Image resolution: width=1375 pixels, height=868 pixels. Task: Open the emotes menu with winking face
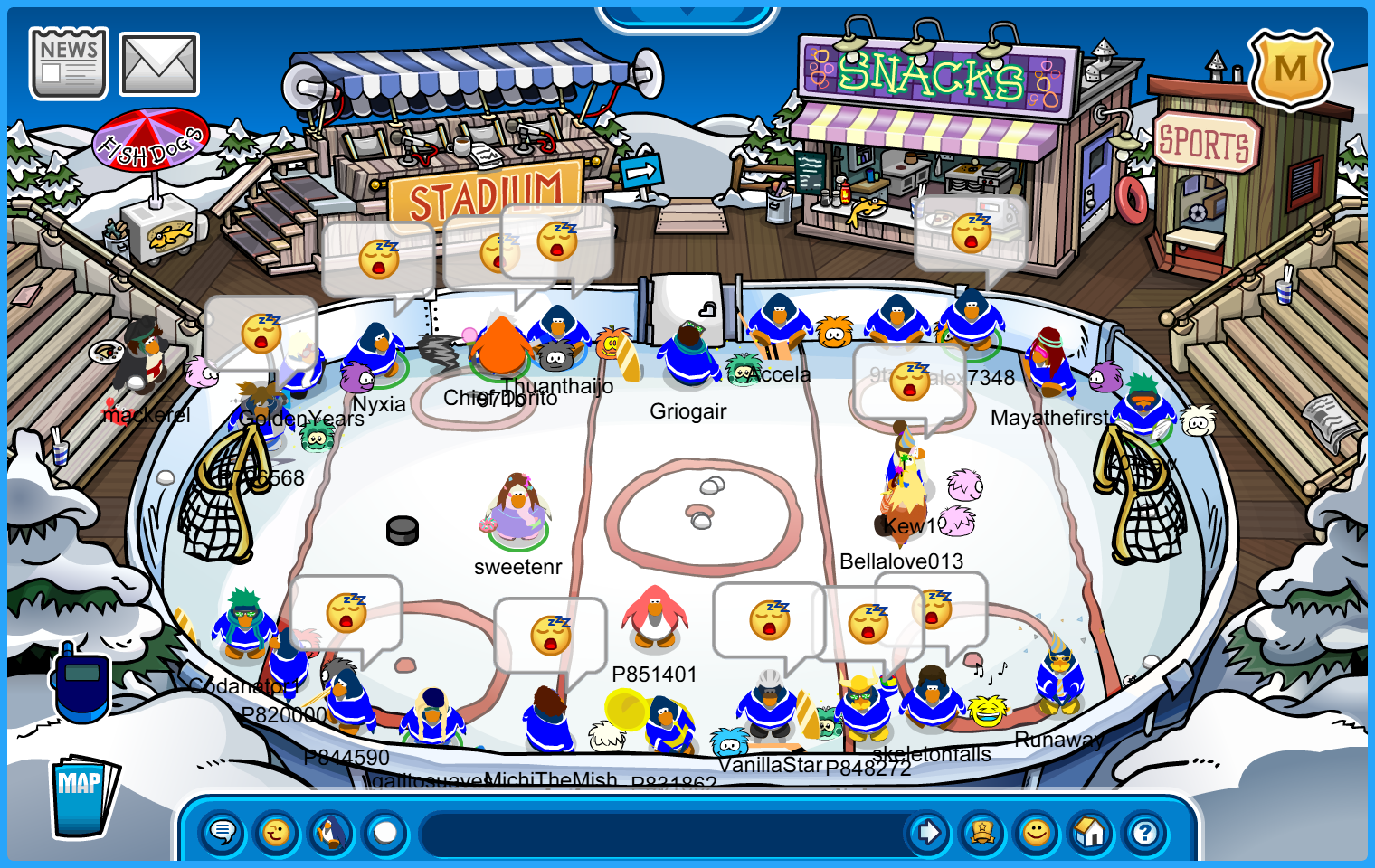pyautogui.click(x=277, y=831)
